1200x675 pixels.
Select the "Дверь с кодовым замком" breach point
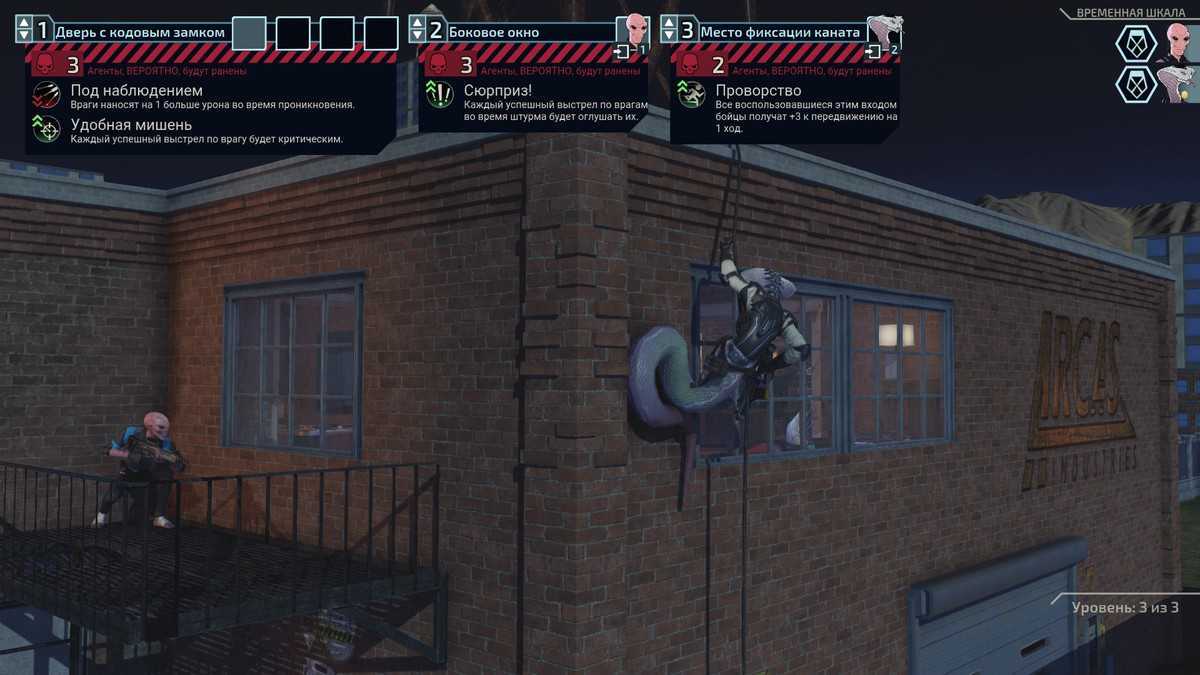140,32
